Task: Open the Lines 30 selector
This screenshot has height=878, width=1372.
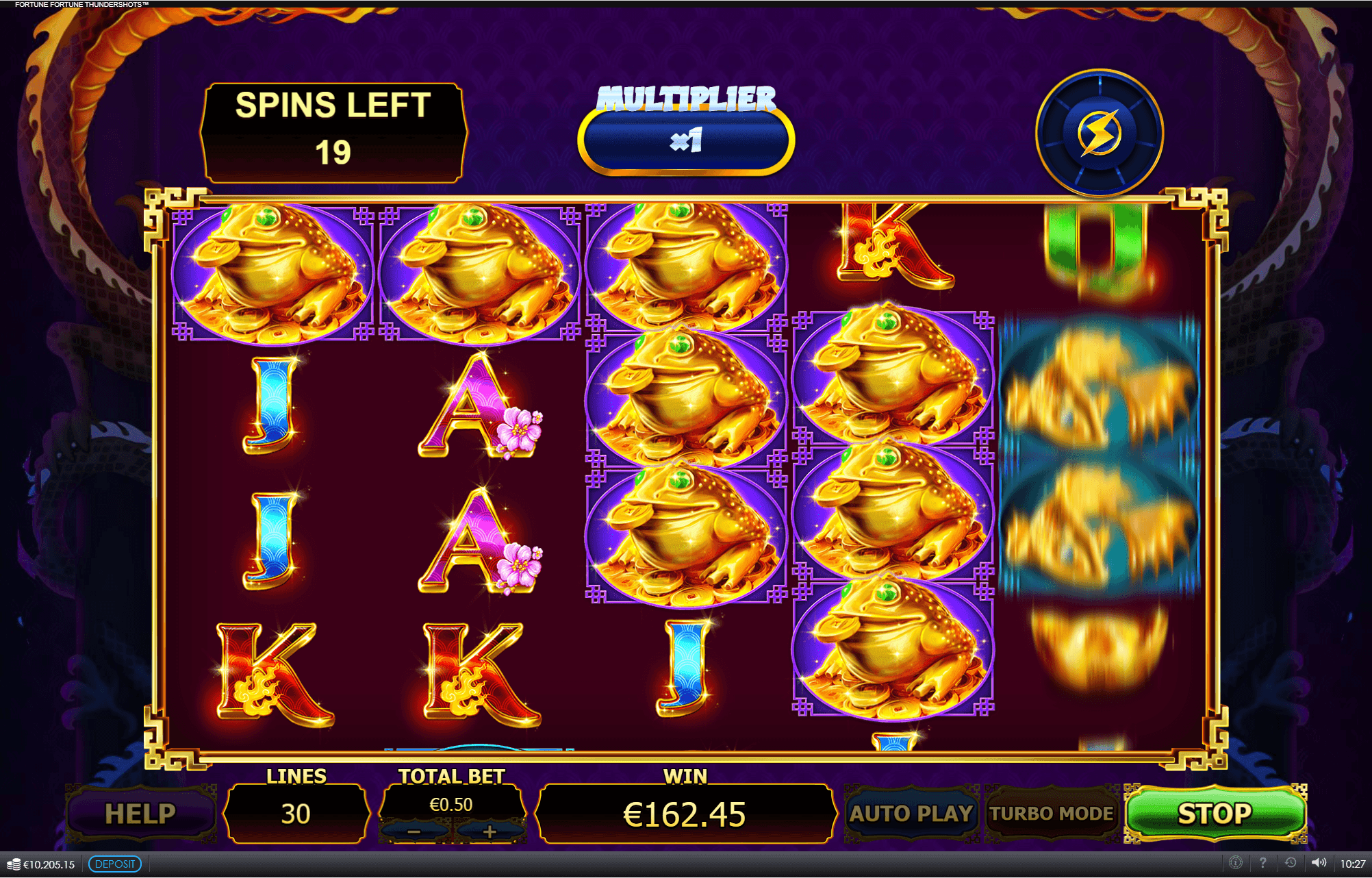Action: click(296, 814)
